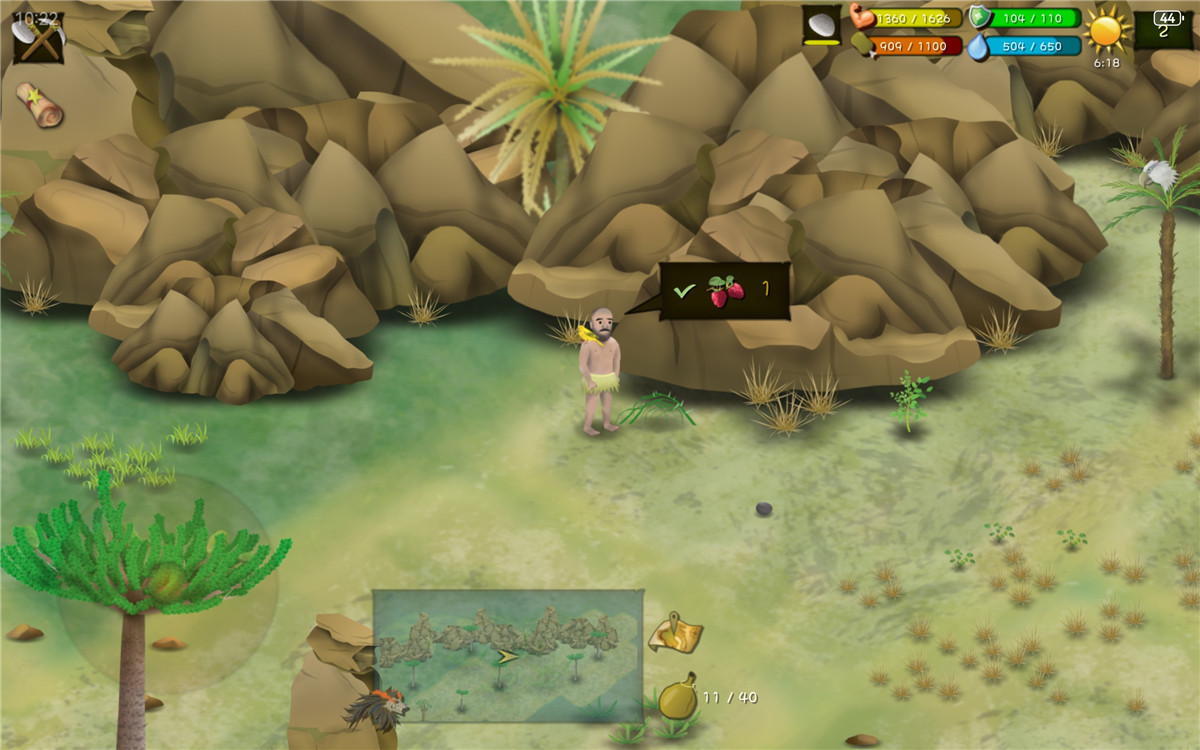
Task: Click the minimap overview panel
Action: point(508,655)
